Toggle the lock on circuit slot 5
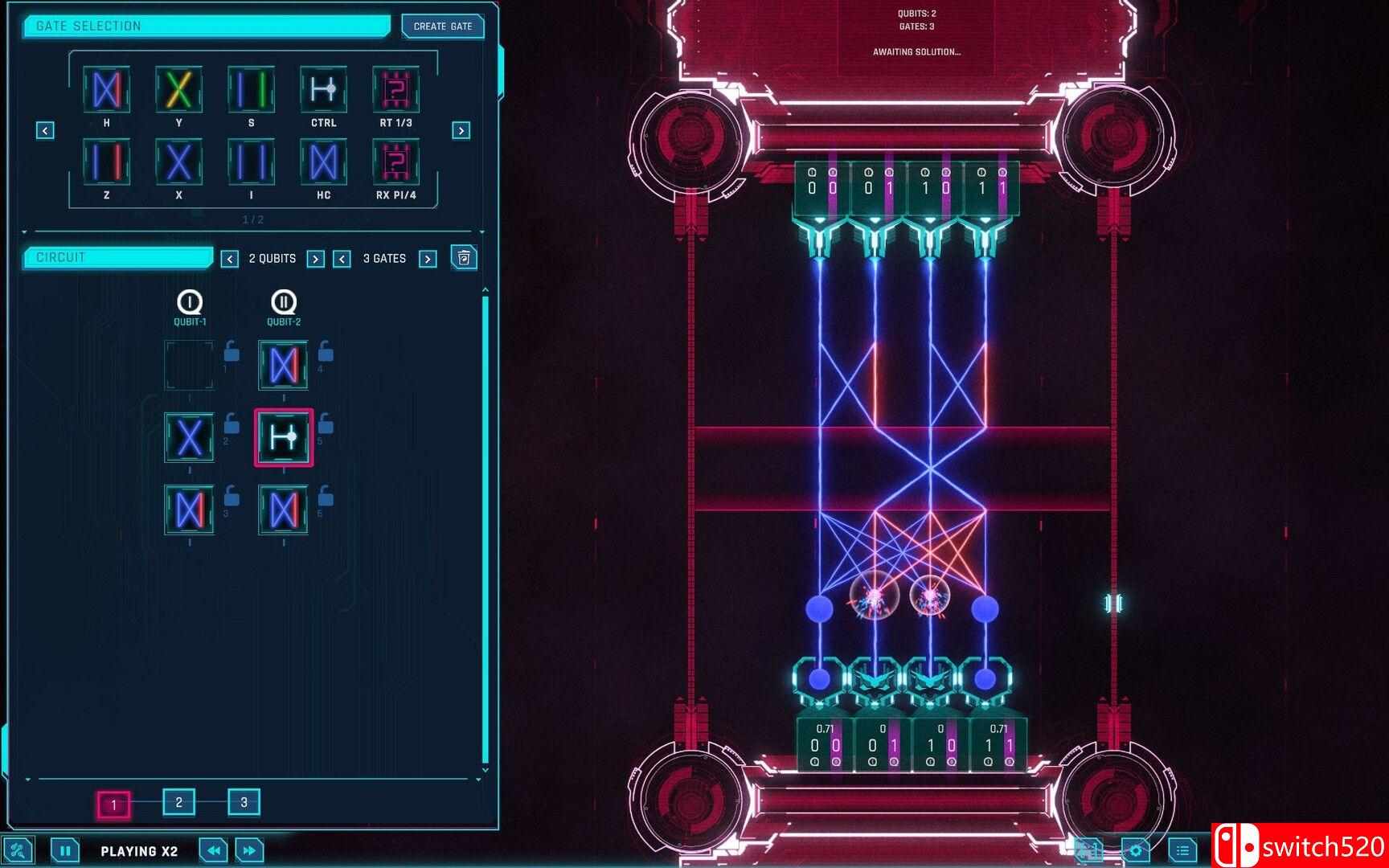 tap(324, 426)
